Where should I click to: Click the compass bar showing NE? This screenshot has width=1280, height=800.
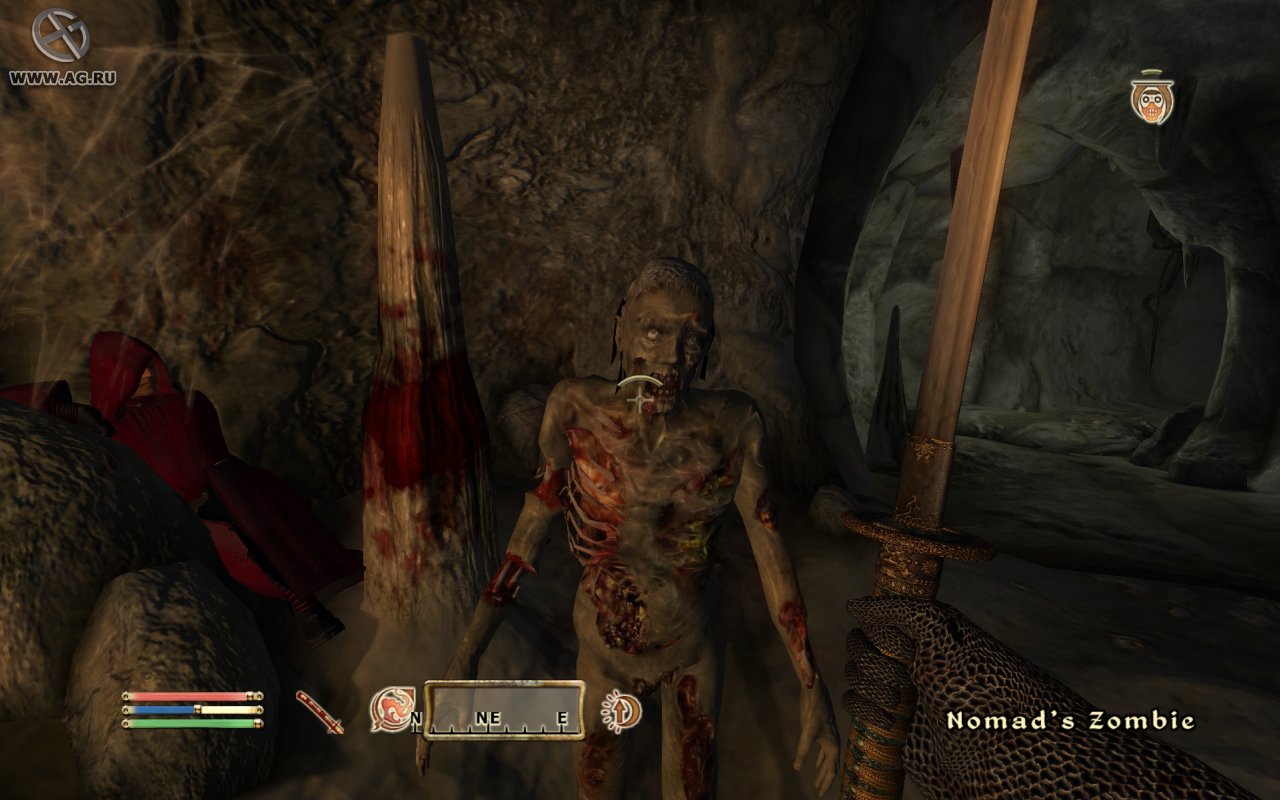[504, 710]
